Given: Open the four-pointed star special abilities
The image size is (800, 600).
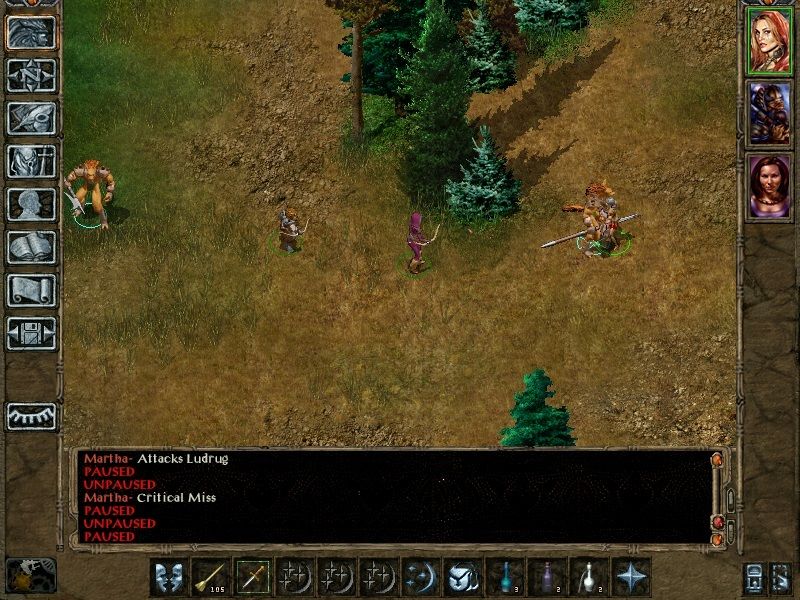Looking at the screenshot, I should (x=631, y=577).
